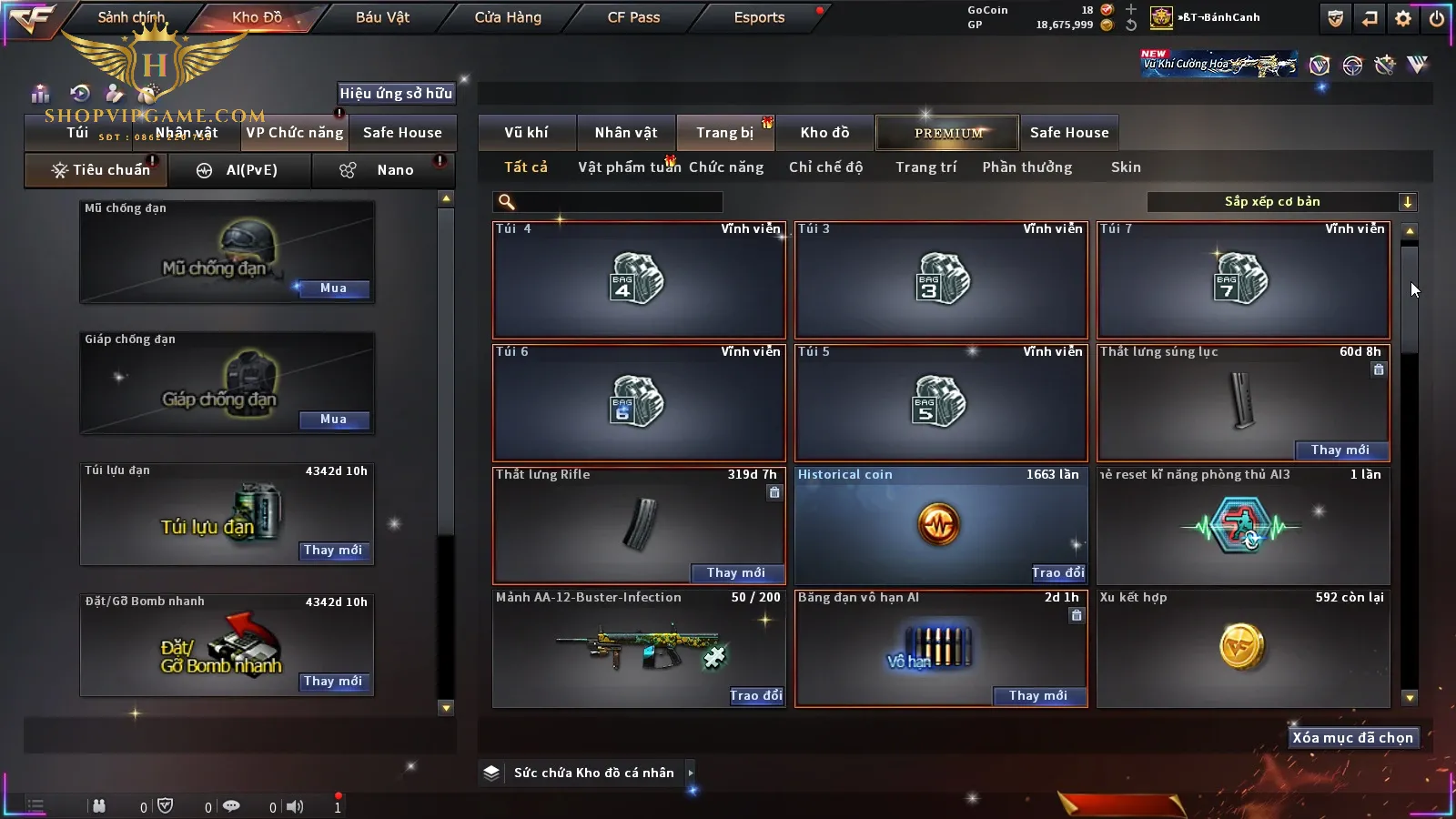Click Xóa mục đã chọn button
The height and width of the screenshot is (819, 1456).
(x=1352, y=738)
